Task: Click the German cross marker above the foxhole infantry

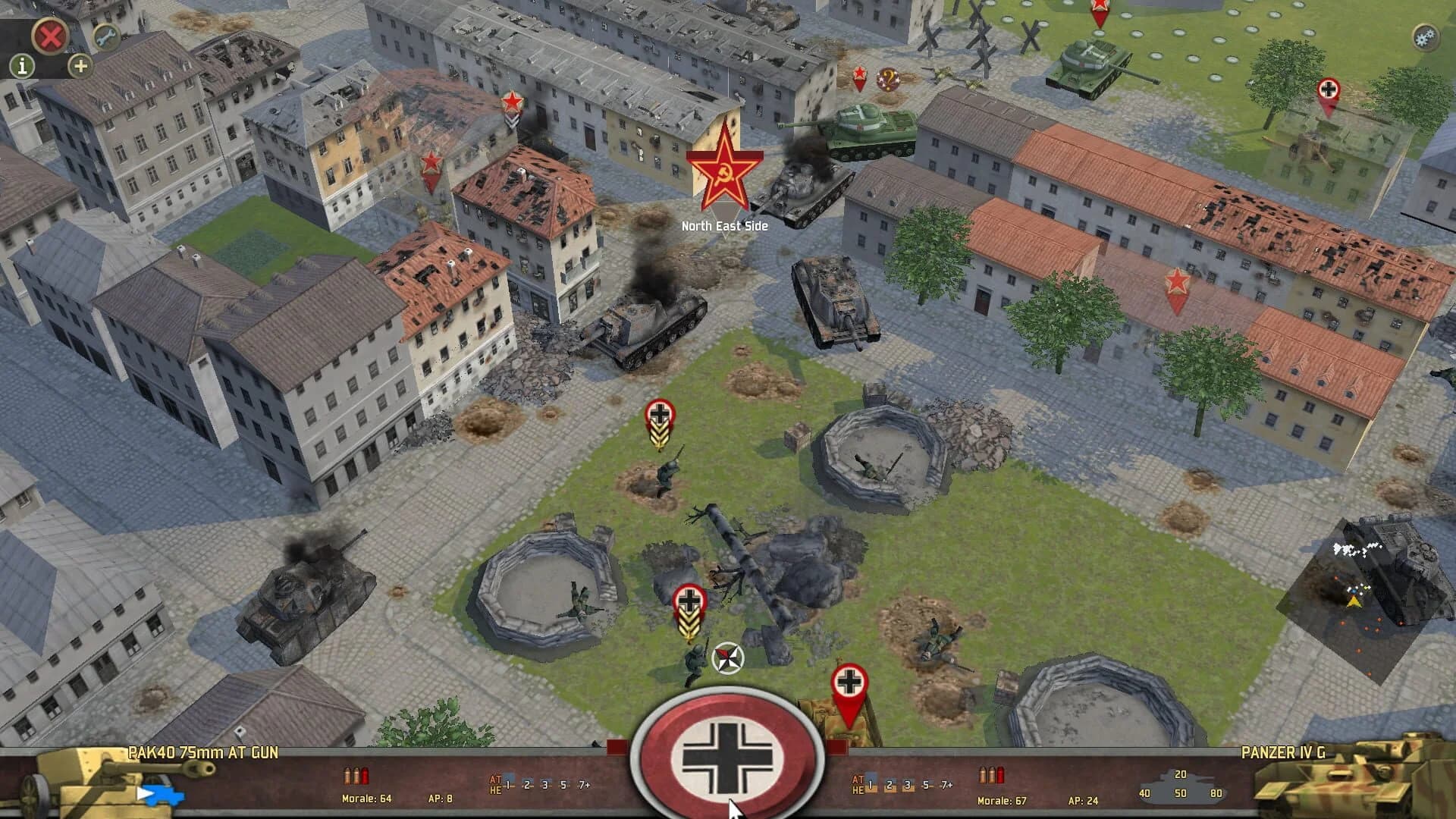Action: tap(660, 415)
